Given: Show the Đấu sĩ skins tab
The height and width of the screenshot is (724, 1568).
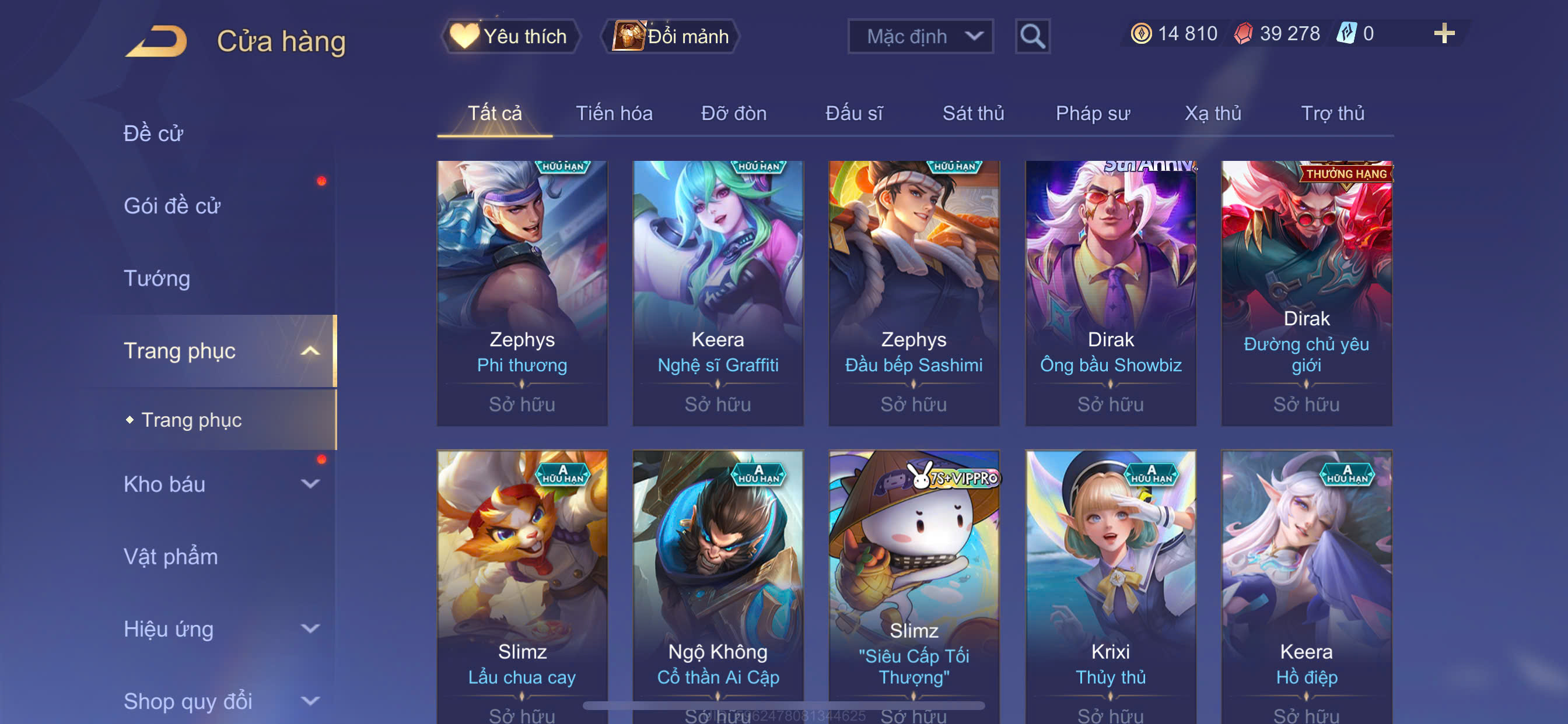Looking at the screenshot, I should [853, 113].
